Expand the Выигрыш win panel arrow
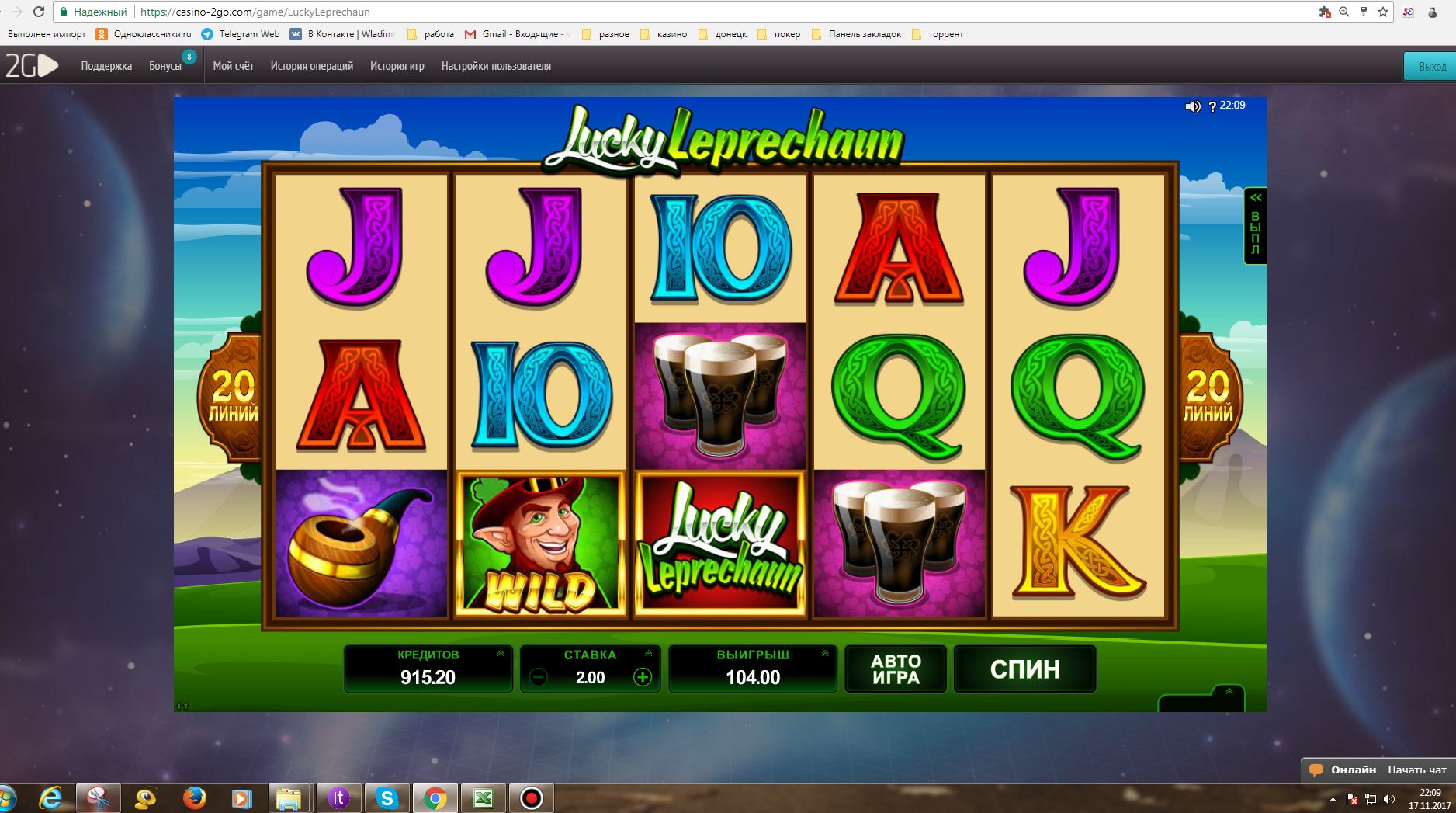The width and height of the screenshot is (1456, 813). click(x=825, y=654)
